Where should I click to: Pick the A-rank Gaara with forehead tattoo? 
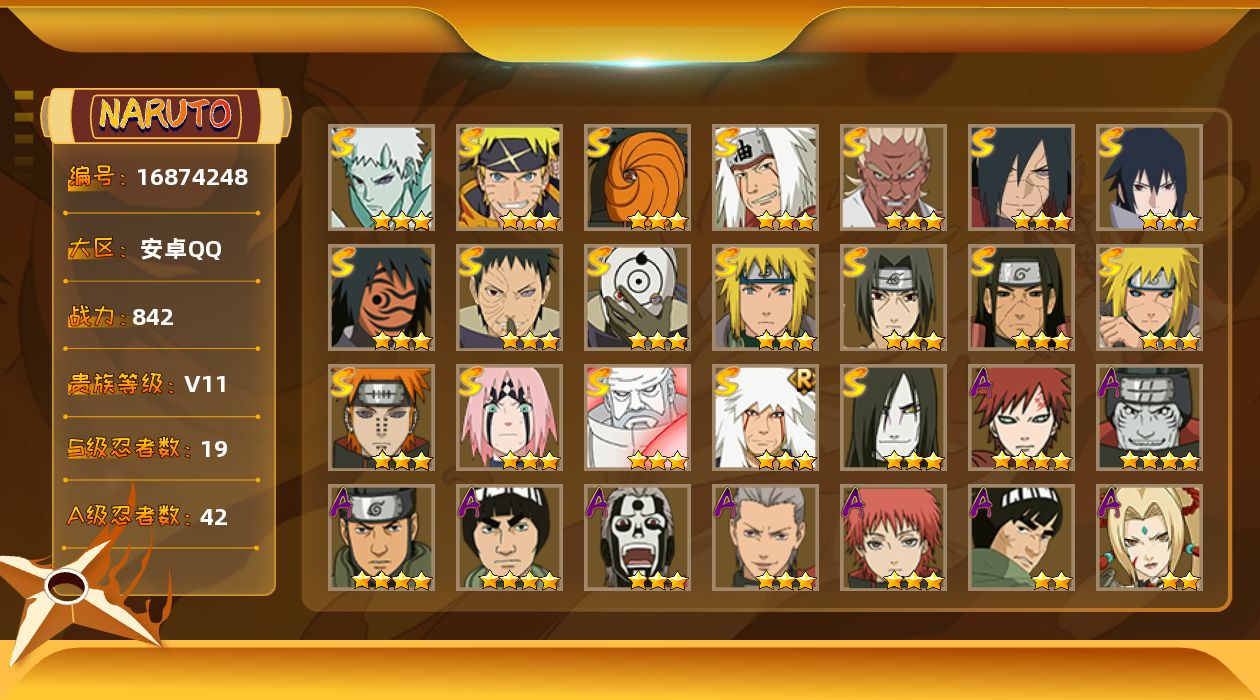[1021, 418]
